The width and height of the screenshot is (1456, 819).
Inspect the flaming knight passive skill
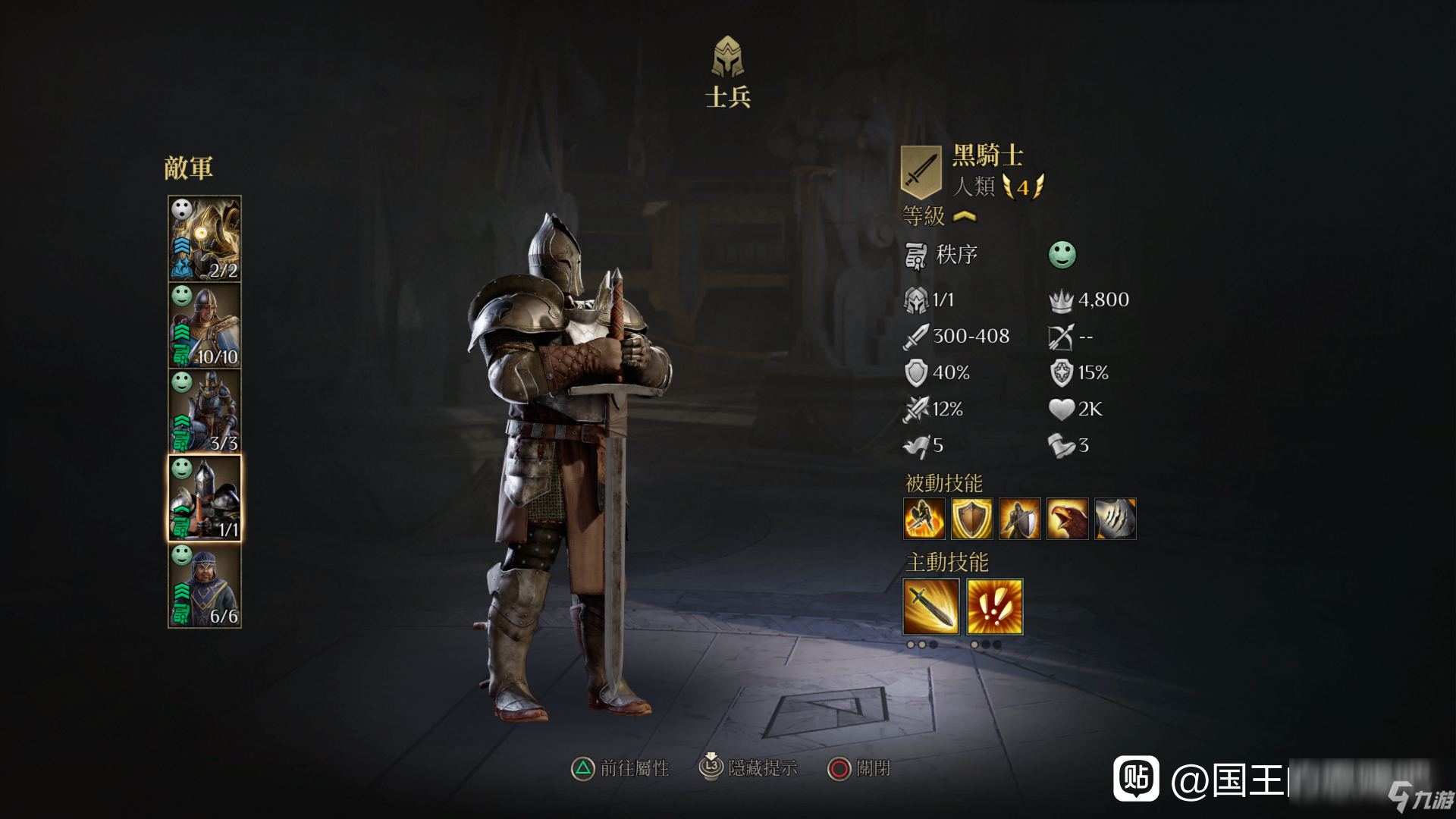click(x=924, y=519)
